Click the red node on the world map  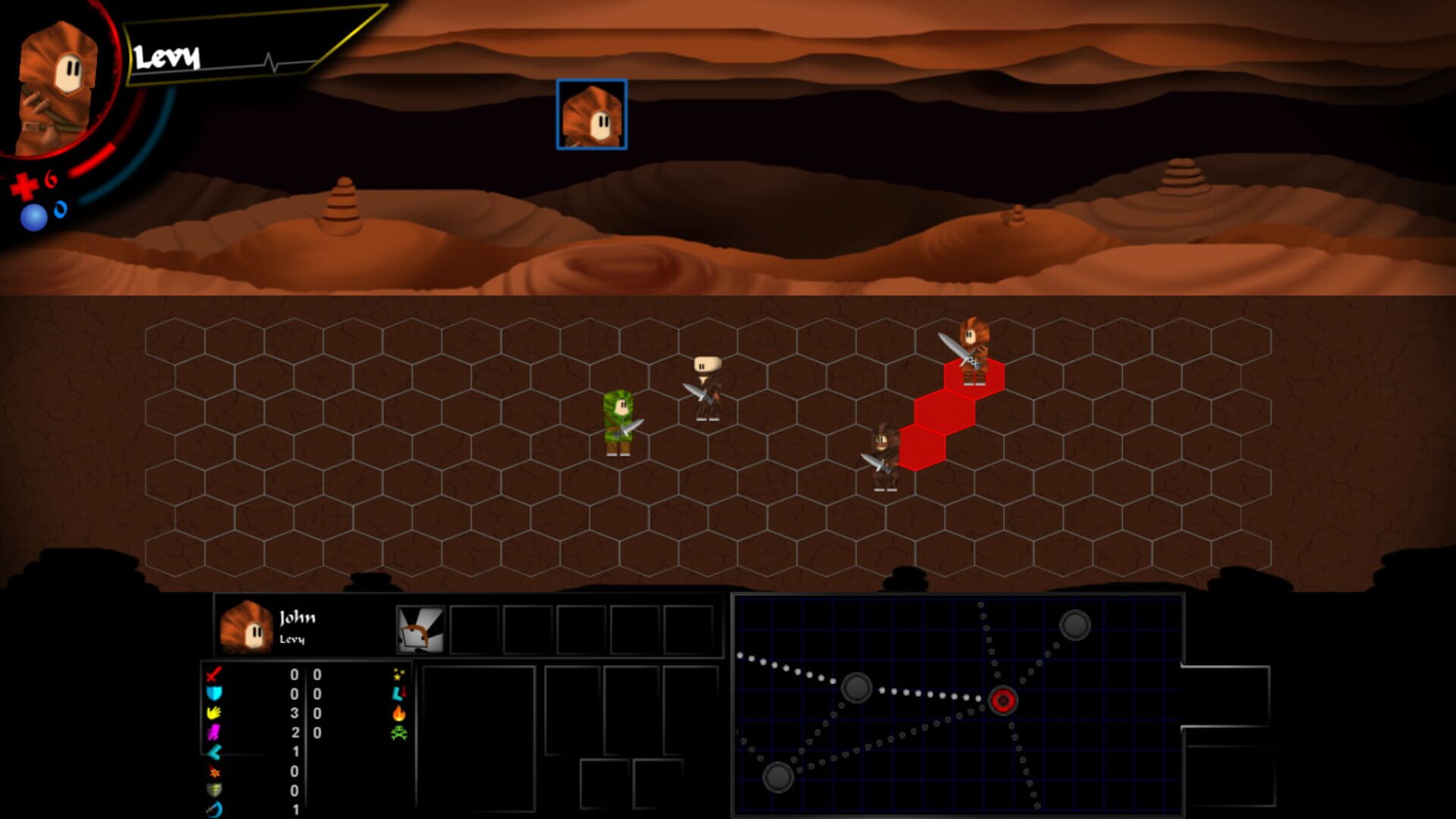(1003, 701)
